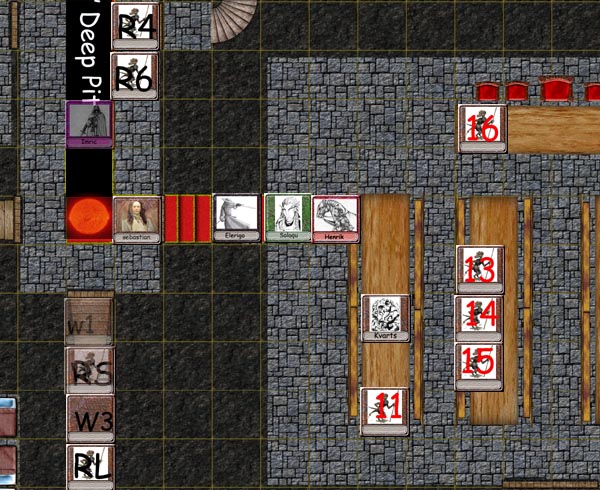Select the purple-framed hooded figure token
The height and width of the screenshot is (490, 600).
(89, 125)
